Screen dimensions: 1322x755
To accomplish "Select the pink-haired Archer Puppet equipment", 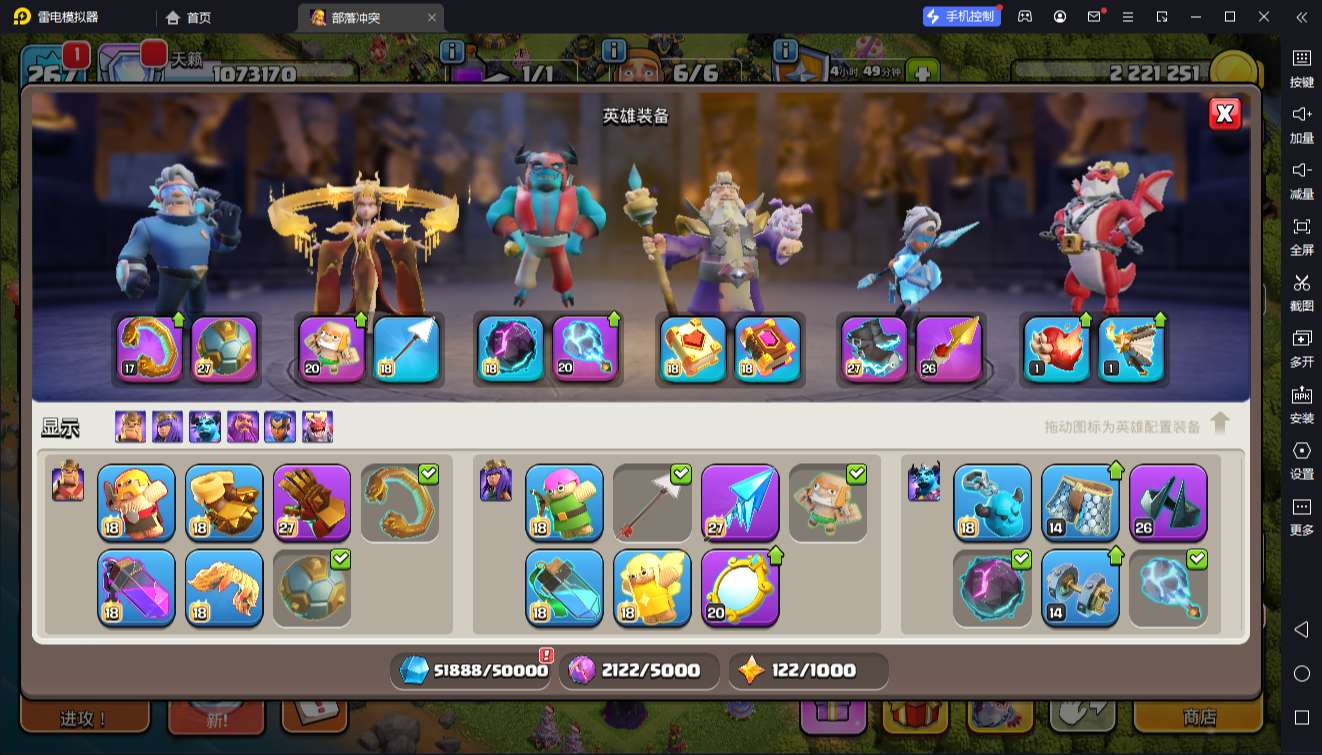I will 564,502.
